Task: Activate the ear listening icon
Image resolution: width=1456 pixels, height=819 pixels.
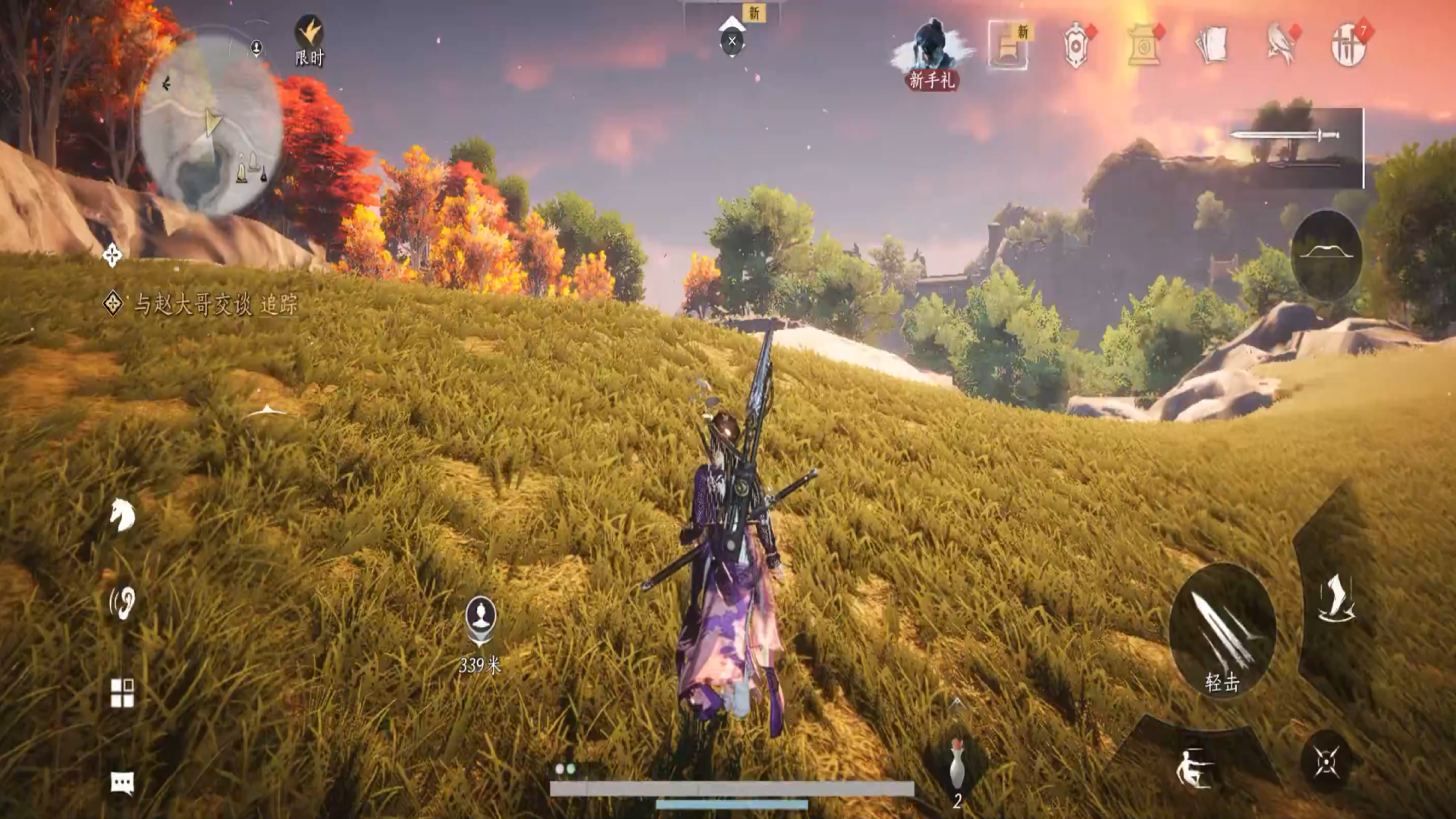Action: (x=121, y=604)
